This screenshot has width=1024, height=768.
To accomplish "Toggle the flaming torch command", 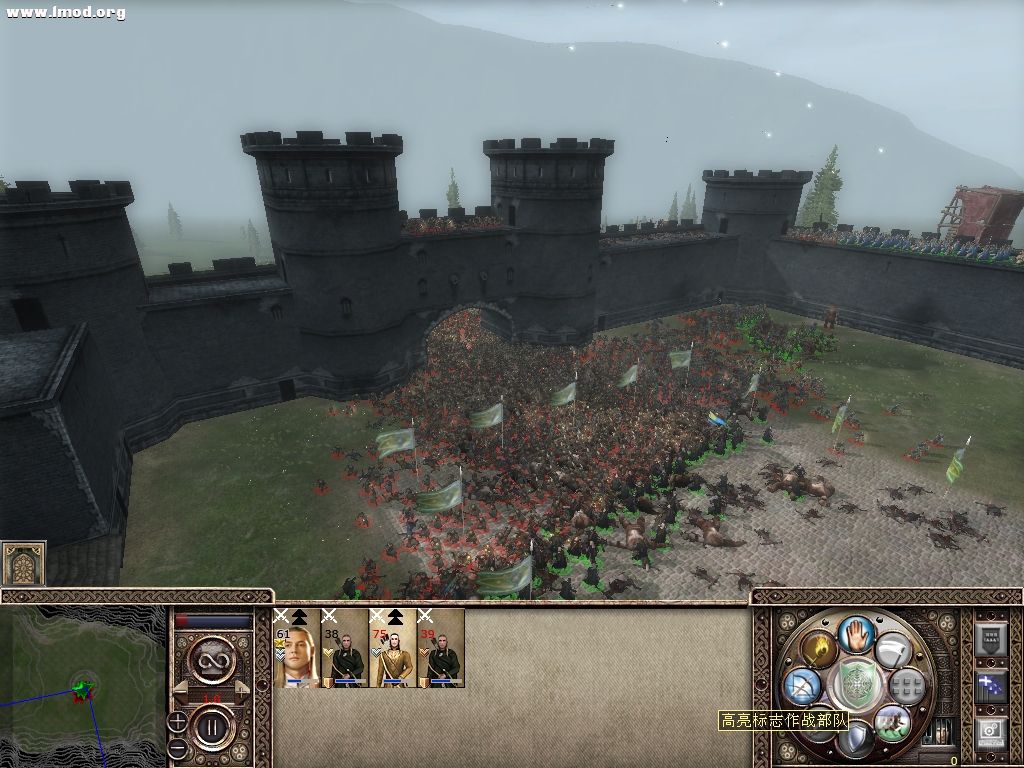I will [x=818, y=650].
